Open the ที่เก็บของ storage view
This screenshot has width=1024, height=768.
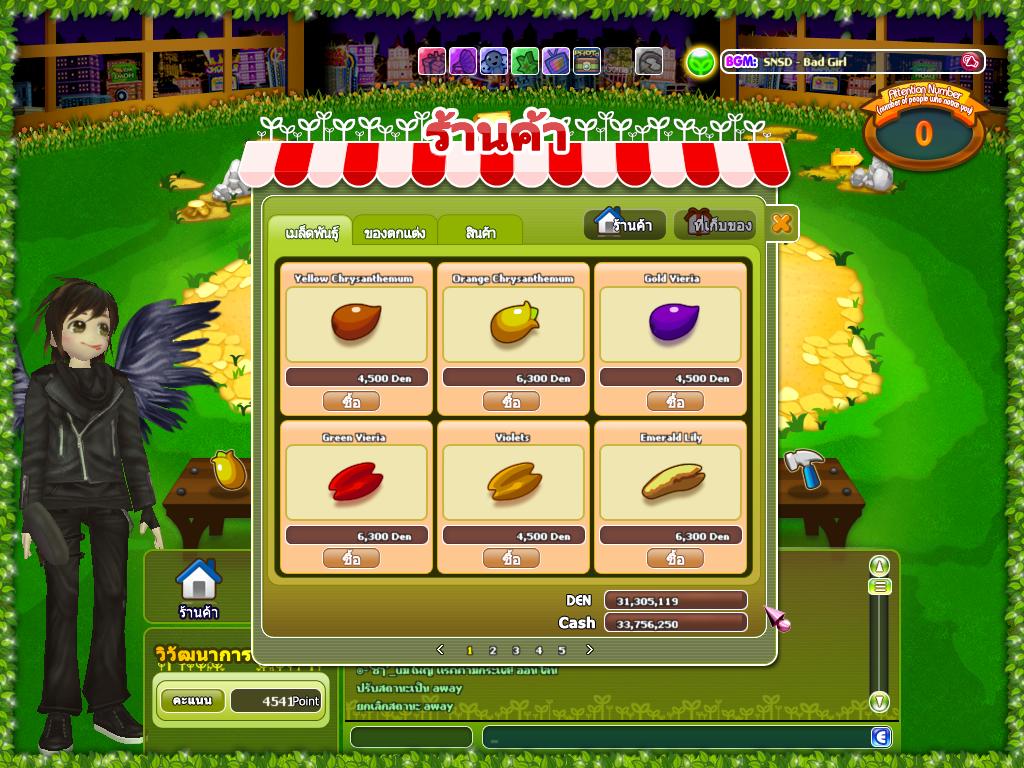[720, 225]
